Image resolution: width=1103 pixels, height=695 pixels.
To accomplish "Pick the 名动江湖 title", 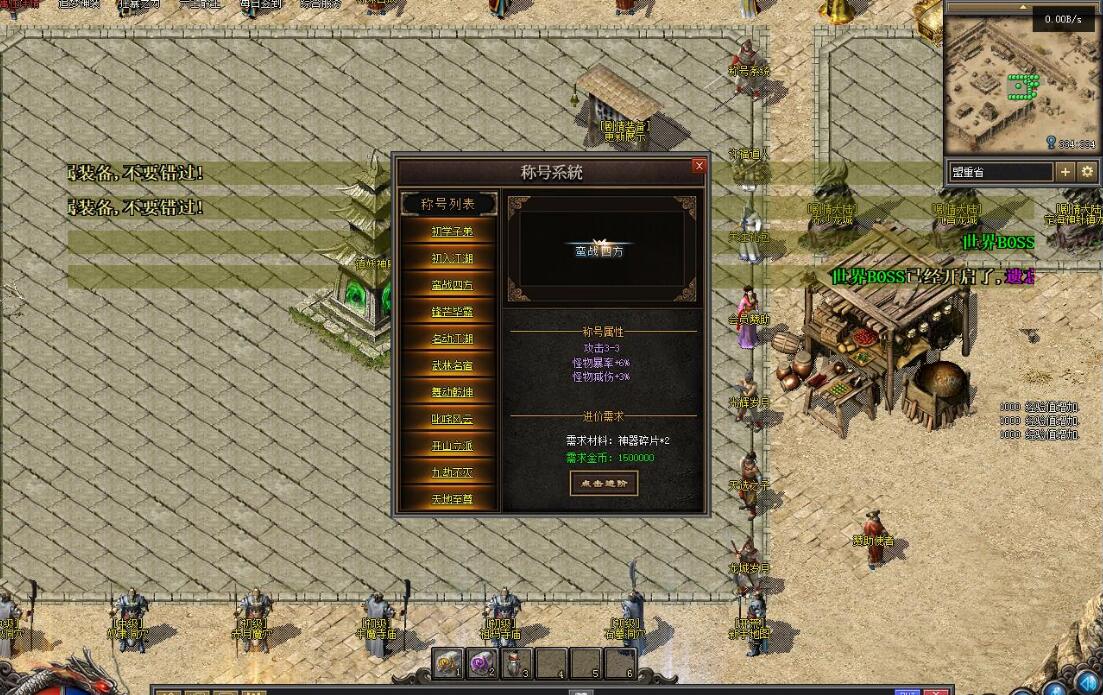I will 451,339.
